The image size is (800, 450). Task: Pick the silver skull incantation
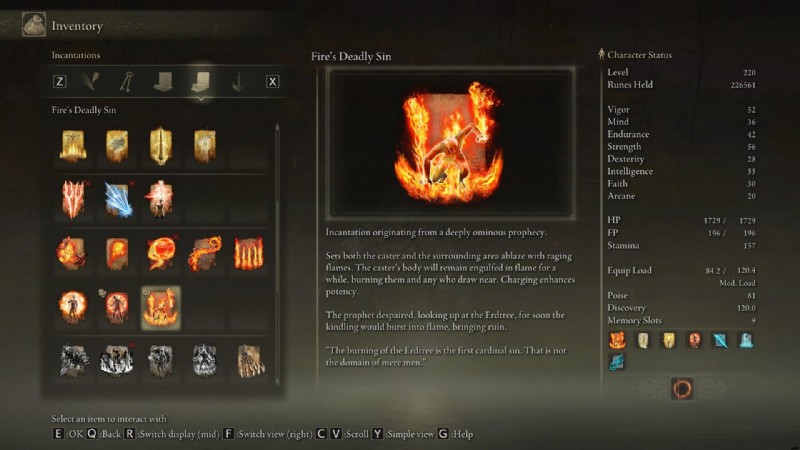pyautogui.click(x=205, y=360)
